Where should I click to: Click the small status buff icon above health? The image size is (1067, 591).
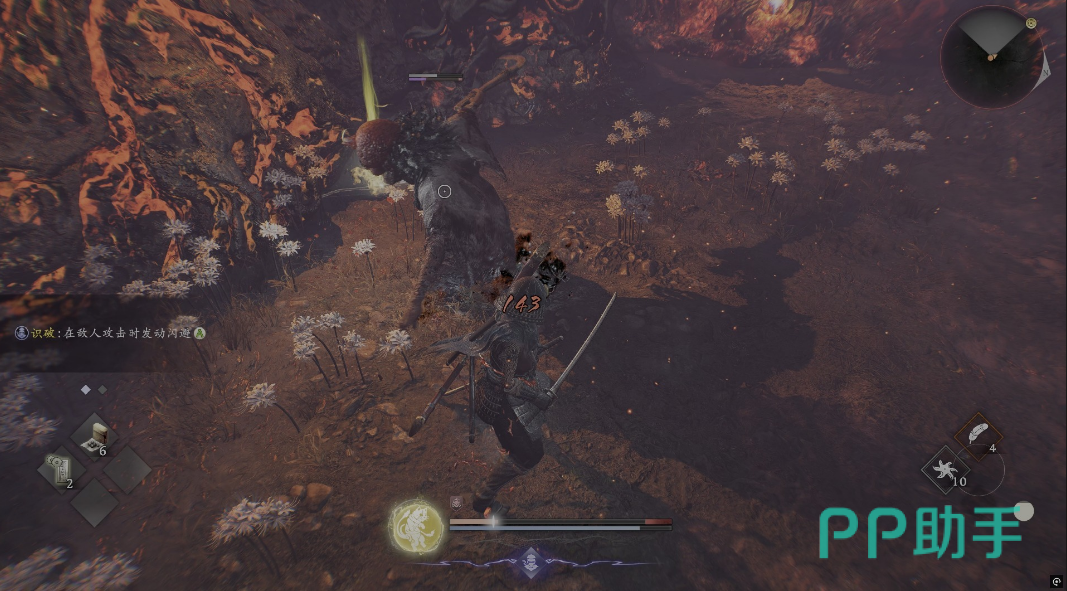[457, 503]
